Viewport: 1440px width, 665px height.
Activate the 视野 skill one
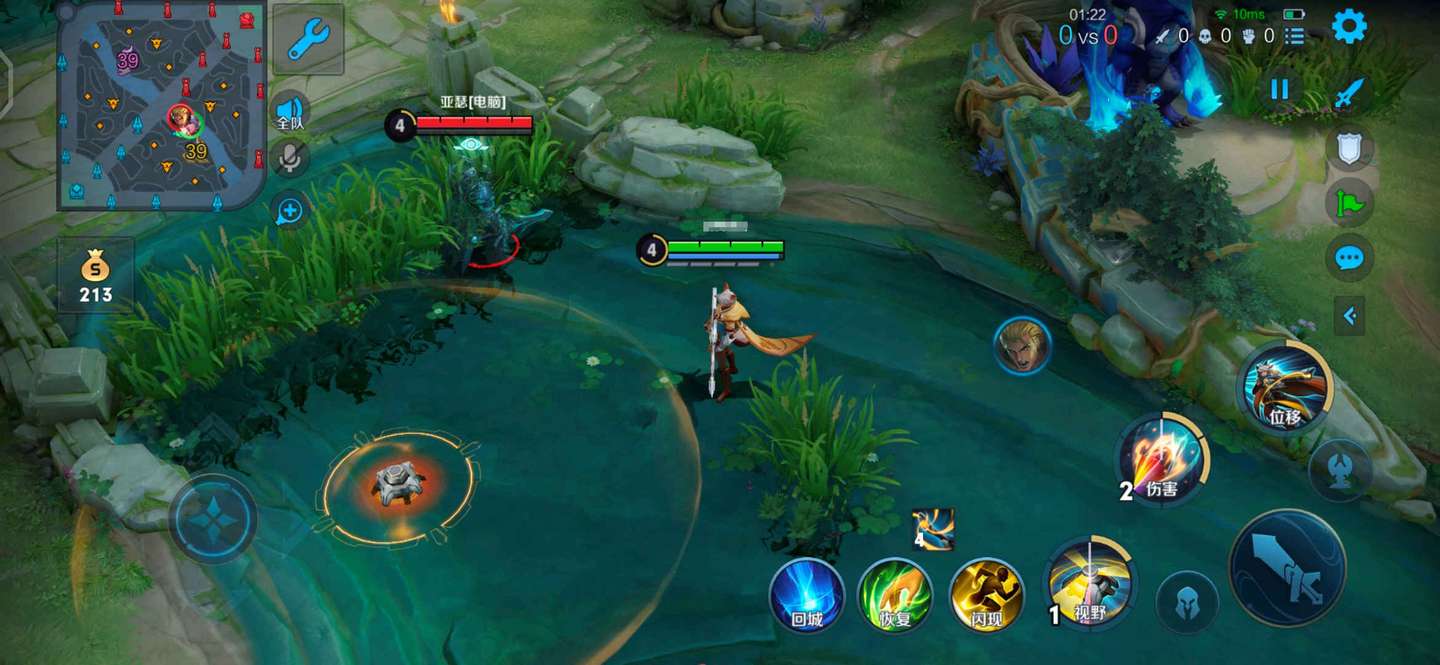coord(1089,583)
